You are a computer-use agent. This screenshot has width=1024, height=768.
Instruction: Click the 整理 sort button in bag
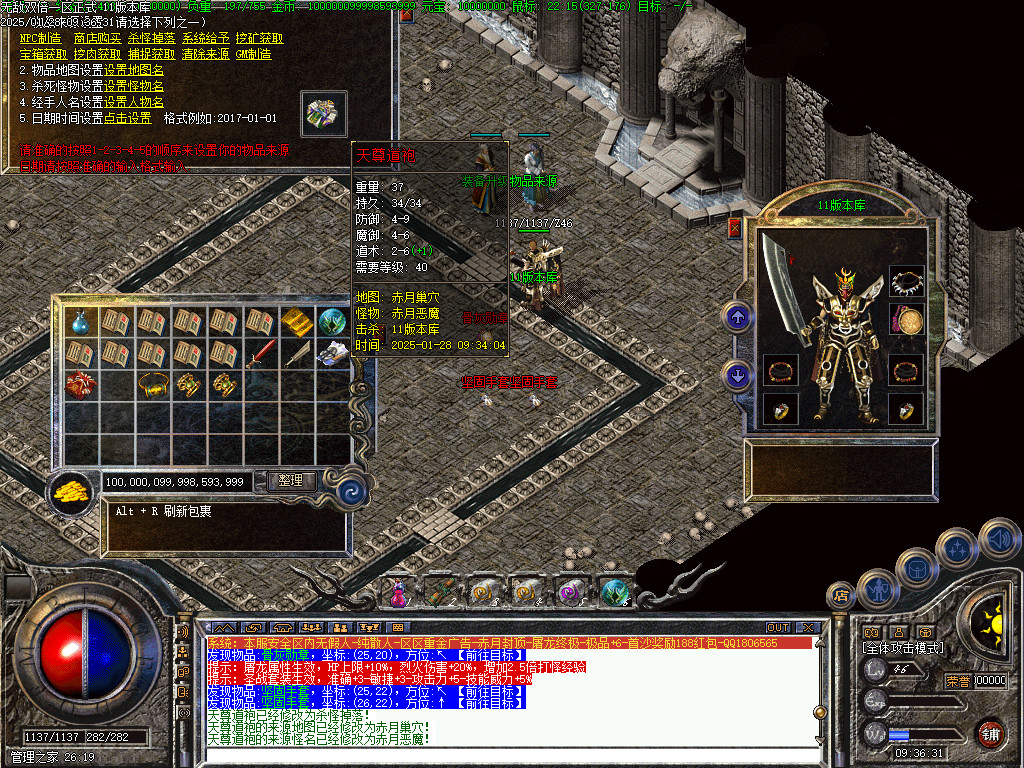pyautogui.click(x=291, y=481)
